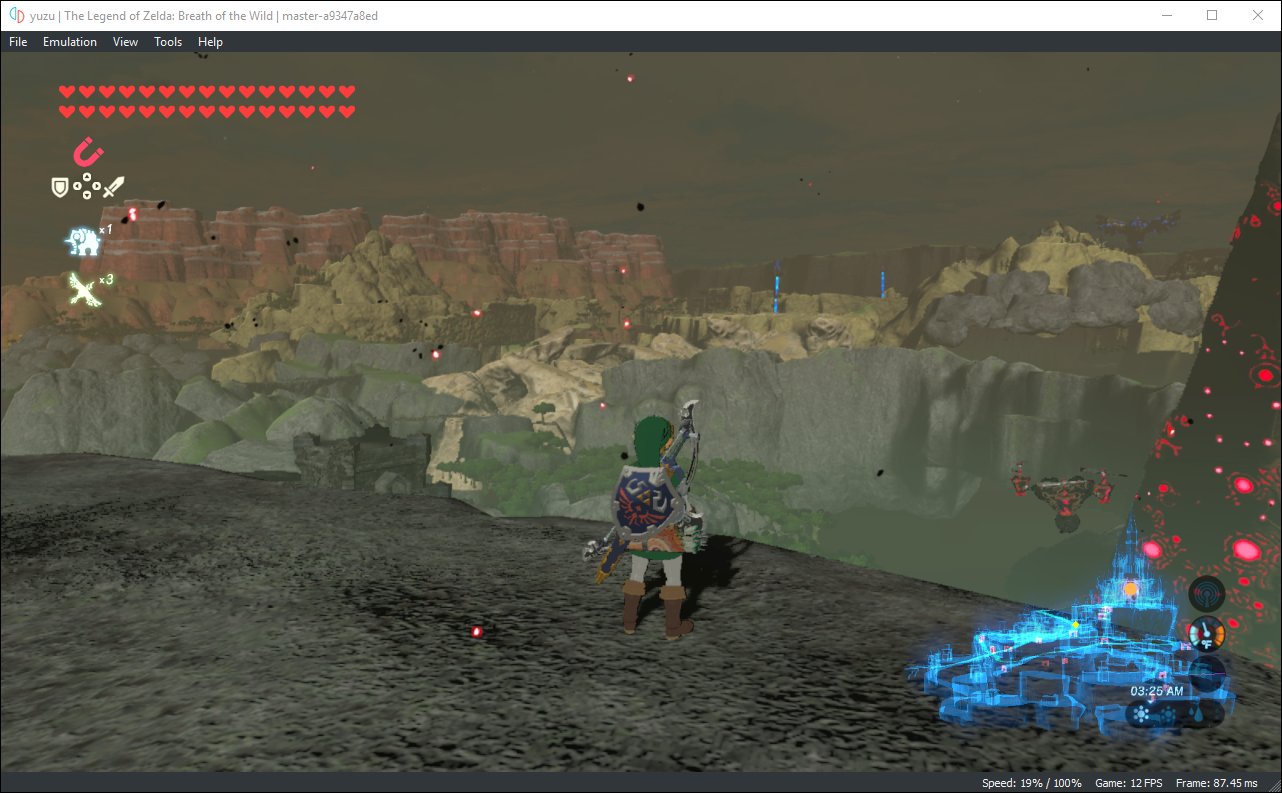Open the Emulation menu
Image resolution: width=1282 pixels, height=793 pixels.
pos(69,42)
